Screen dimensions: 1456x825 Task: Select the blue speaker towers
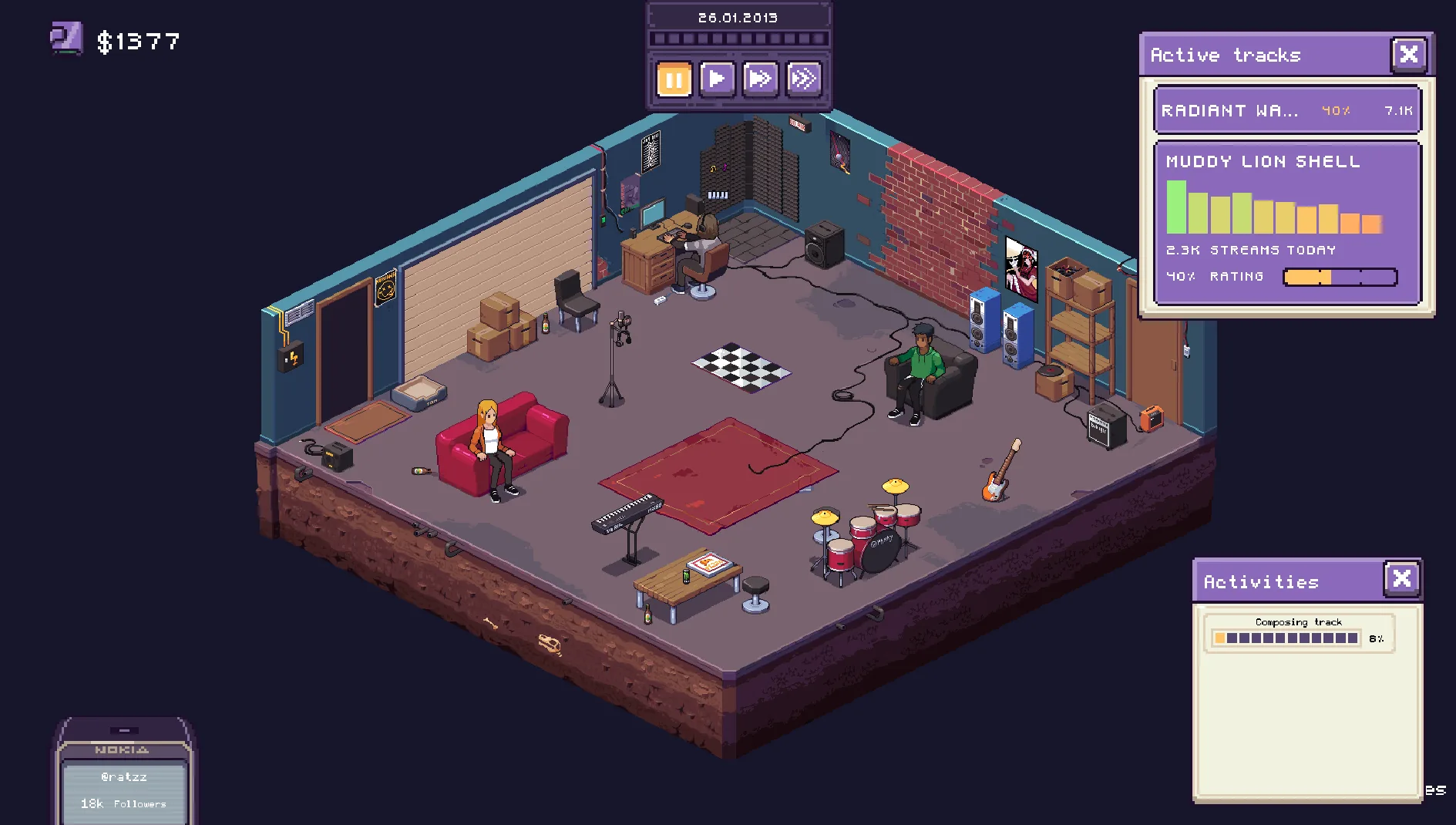click(1000, 328)
